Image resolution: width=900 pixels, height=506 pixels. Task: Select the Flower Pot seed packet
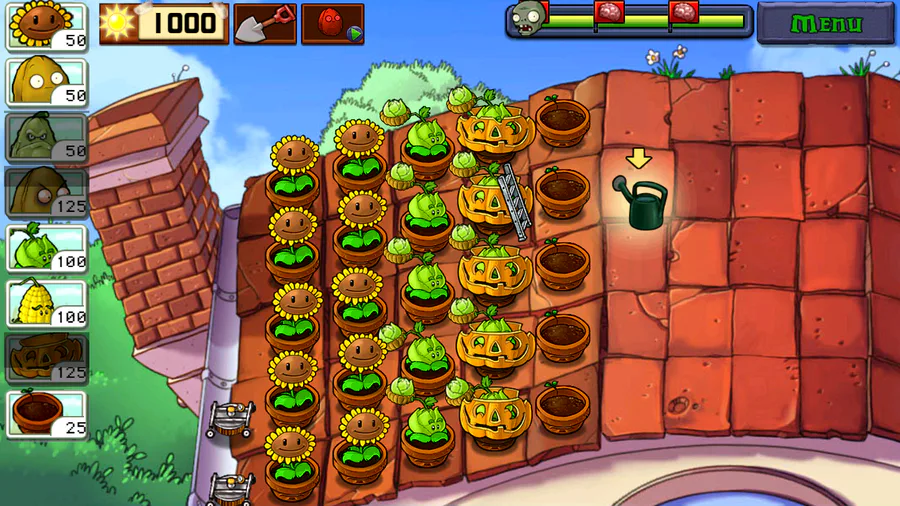click(47, 414)
